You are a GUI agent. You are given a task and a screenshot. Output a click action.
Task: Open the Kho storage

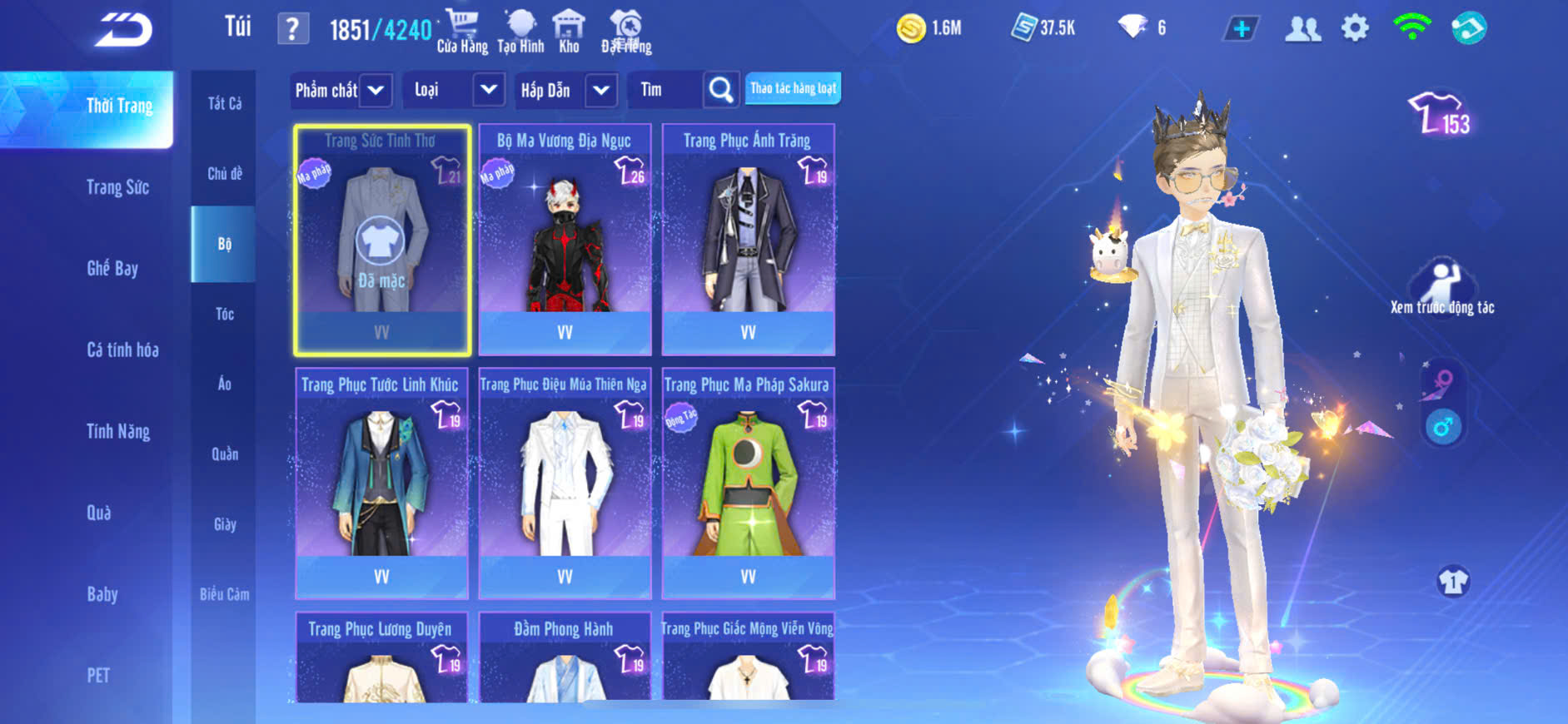[x=569, y=32]
